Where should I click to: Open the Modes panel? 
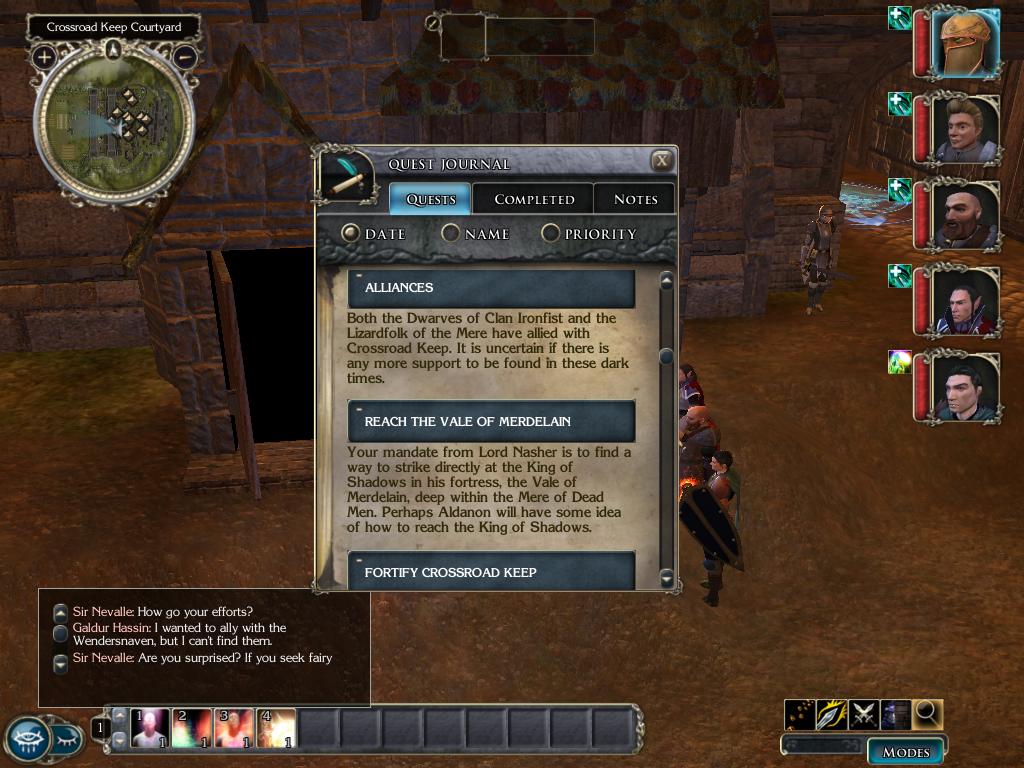[906, 752]
